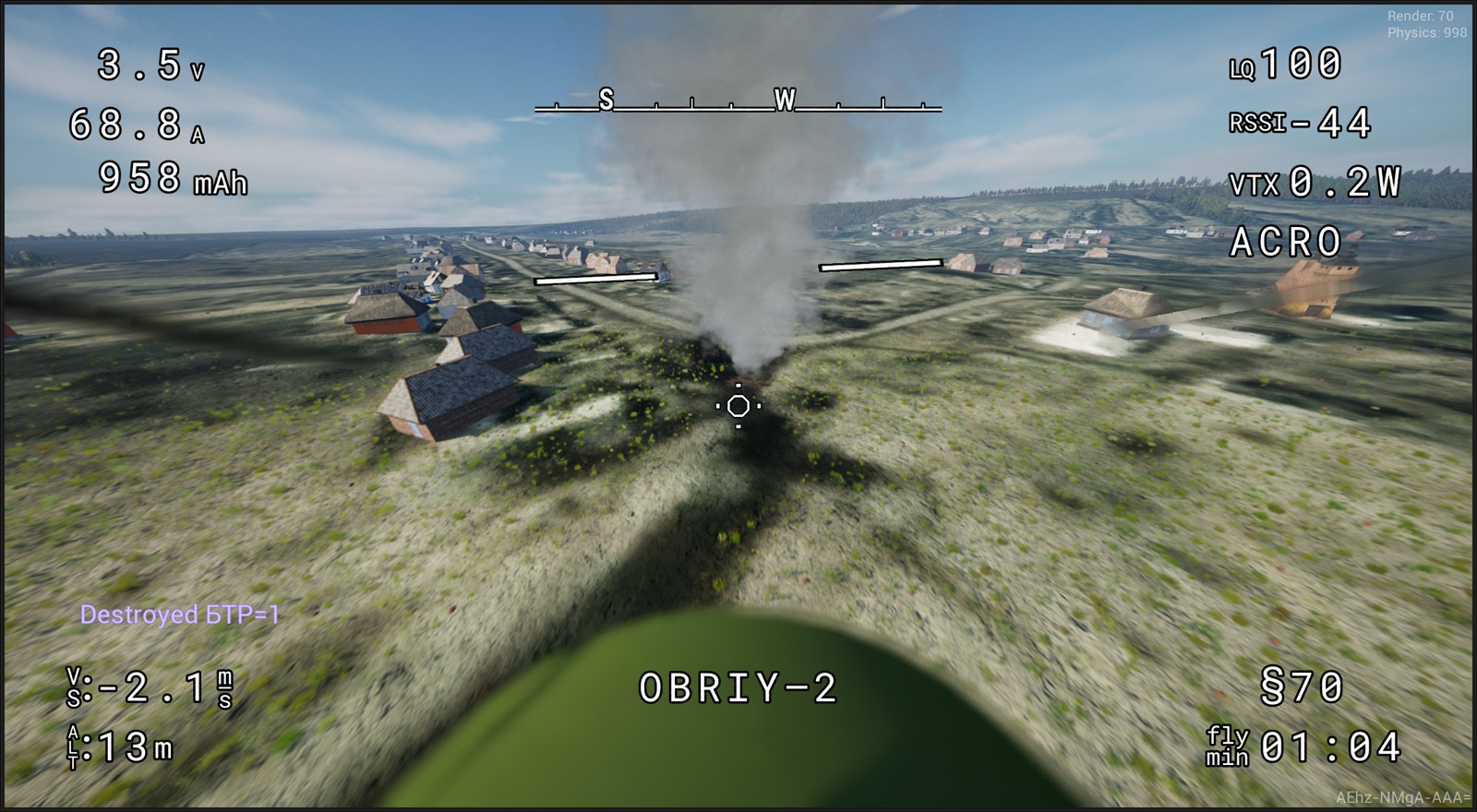This screenshot has height=812, width=1477.
Task: Click the left horizon level bar
Action: (598, 280)
